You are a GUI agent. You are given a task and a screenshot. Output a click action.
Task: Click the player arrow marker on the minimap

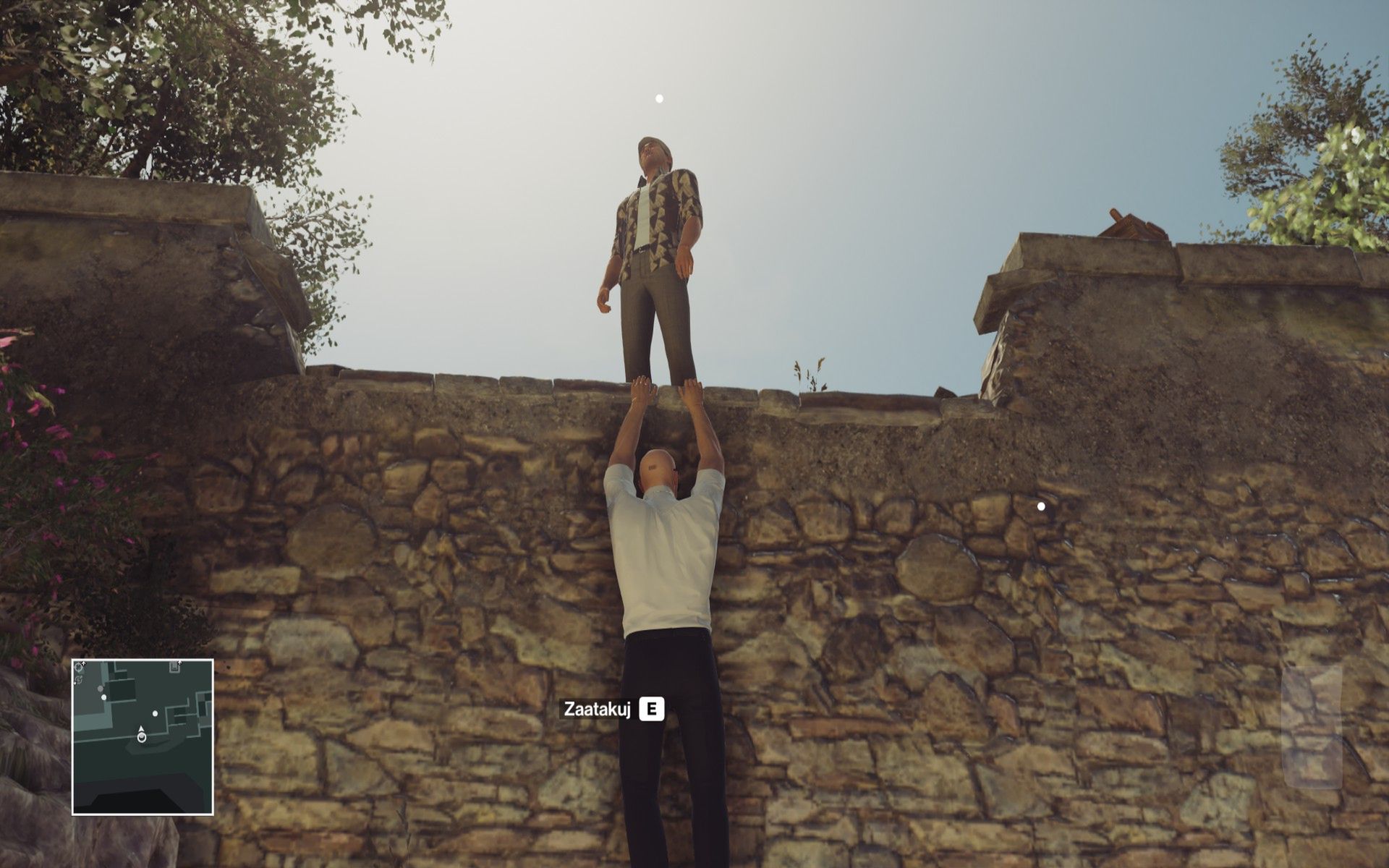click(x=141, y=728)
